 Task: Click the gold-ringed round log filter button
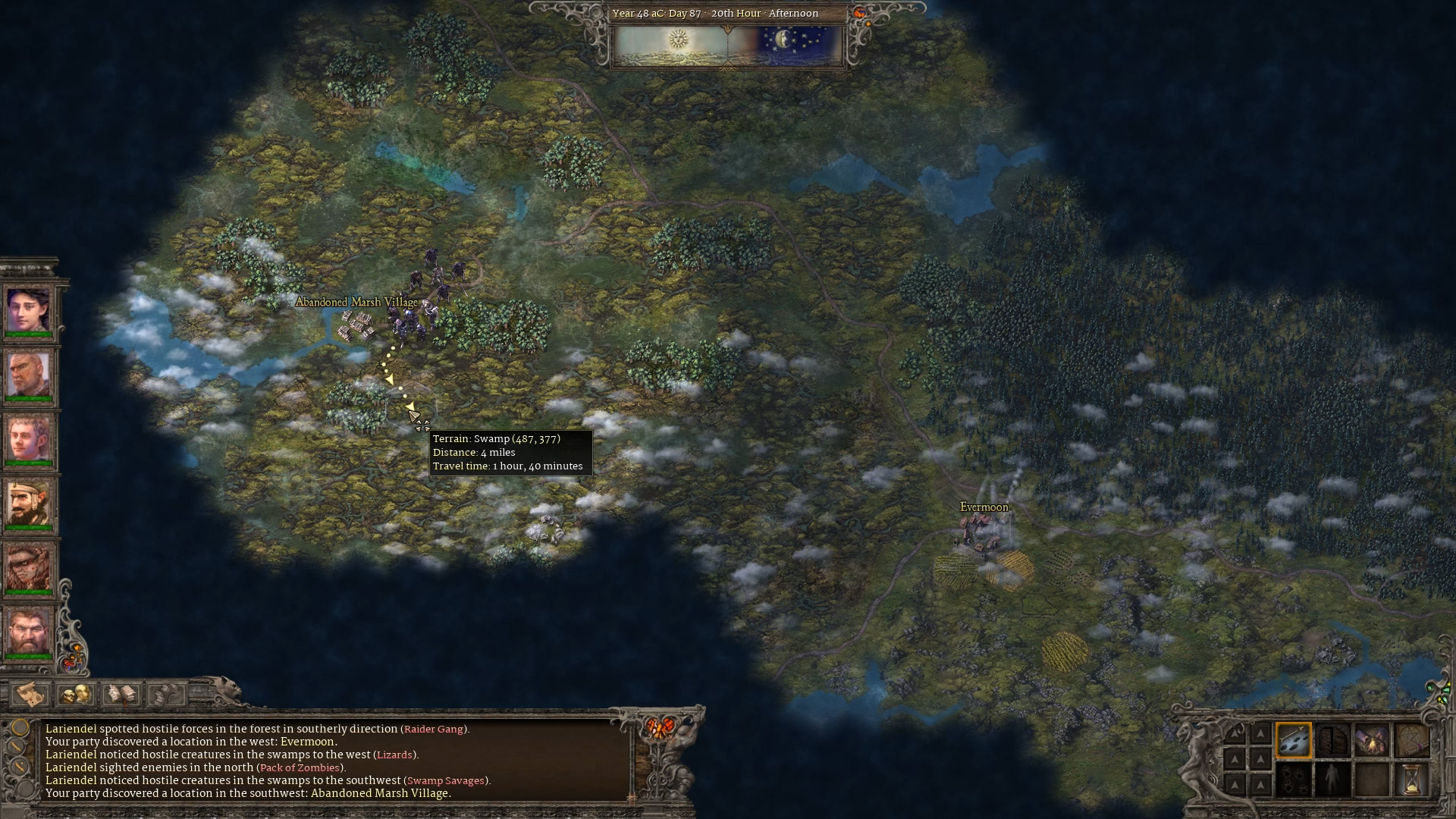click(x=20, y=728)
